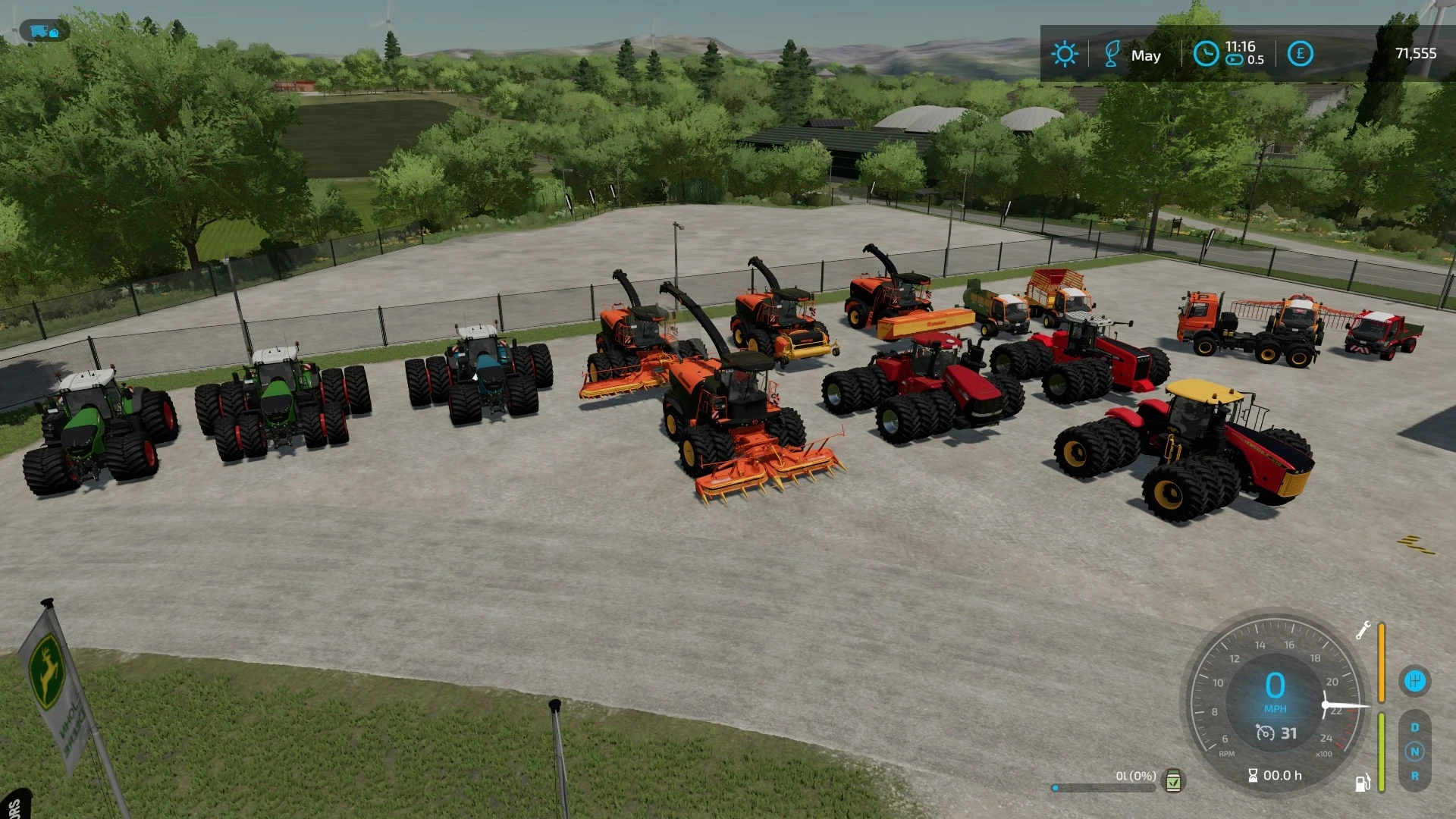Image resolution: width=1456 pixels, height=819 pixels.
Task: Click the house icon in the top-left indicator
Action: (x=54, y=33)
